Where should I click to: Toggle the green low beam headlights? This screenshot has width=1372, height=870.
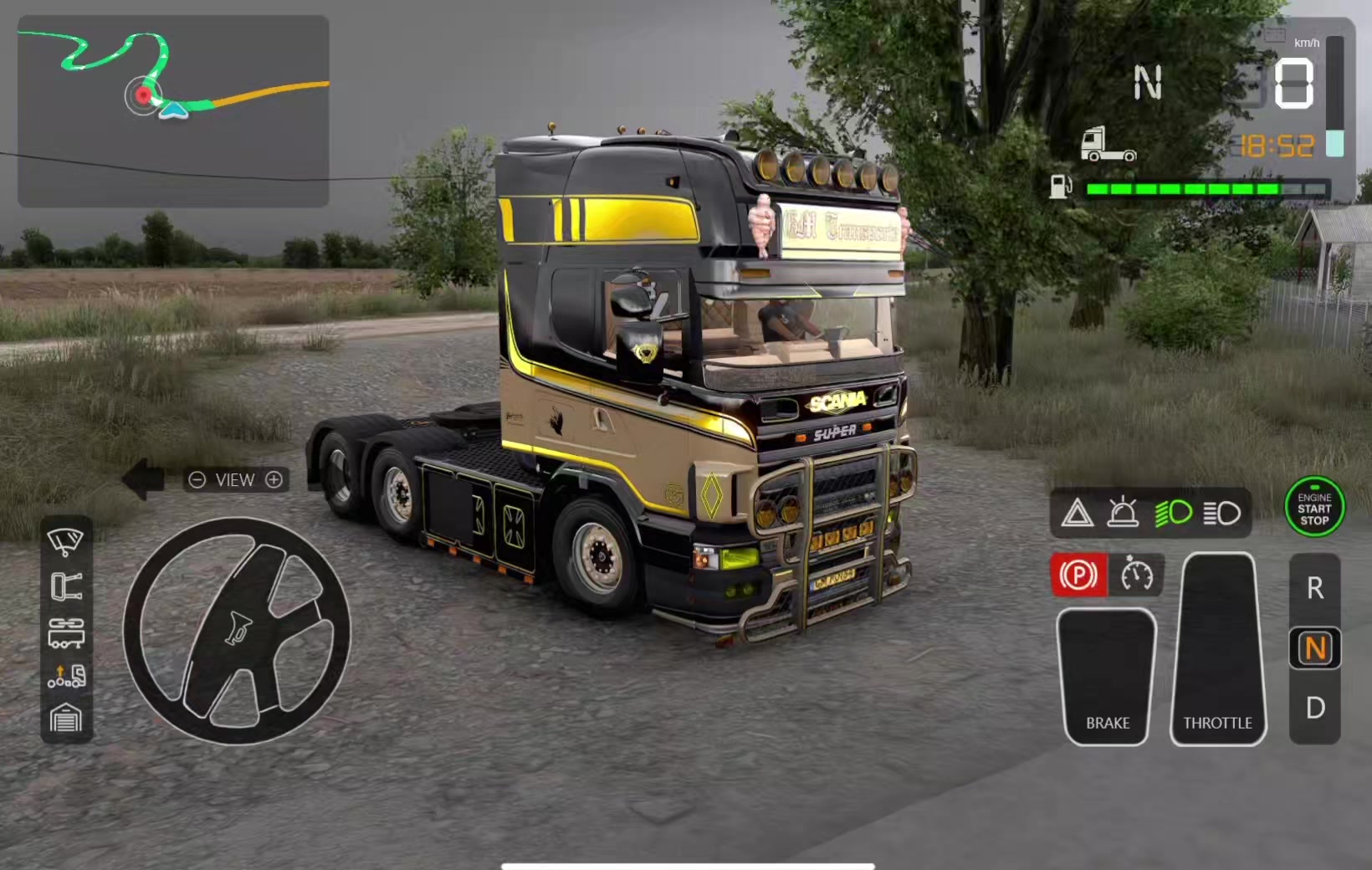(x=1174, y=513)
